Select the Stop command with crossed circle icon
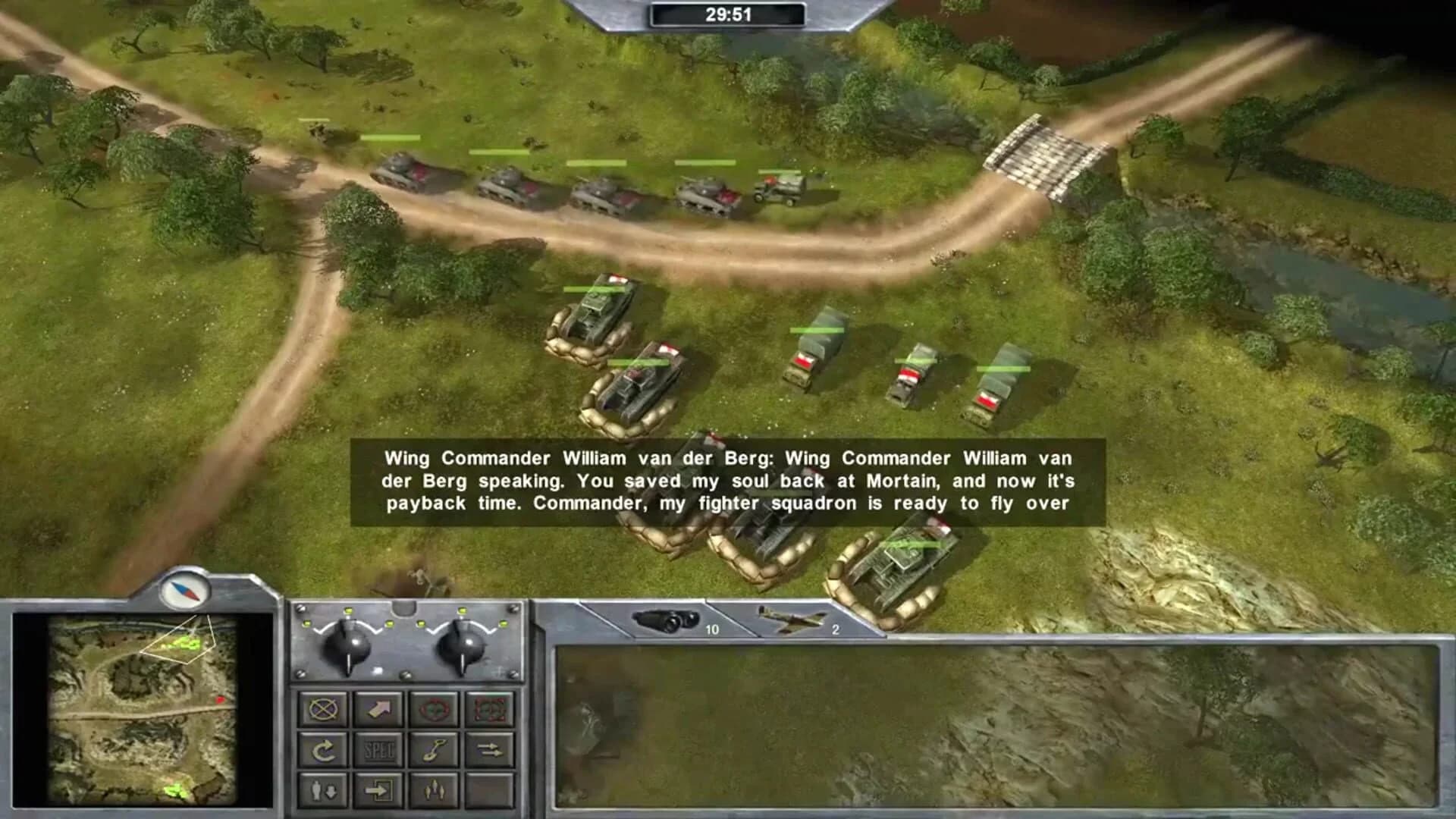Image resolution: width=1456 pixels, height=819 pixels. pos(323,709)
